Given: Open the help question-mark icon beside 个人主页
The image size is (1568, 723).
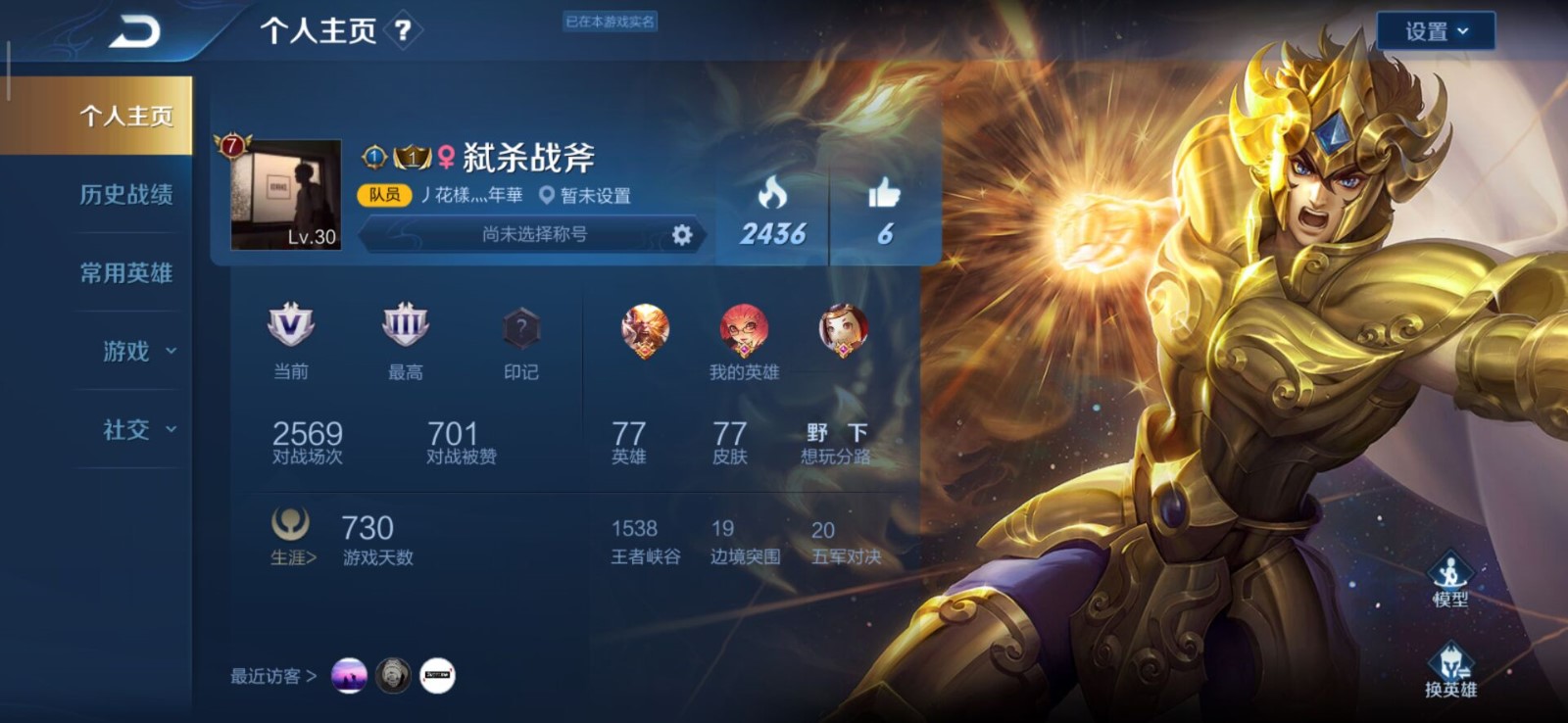Looking at the screenshot, I should [401, 29].
